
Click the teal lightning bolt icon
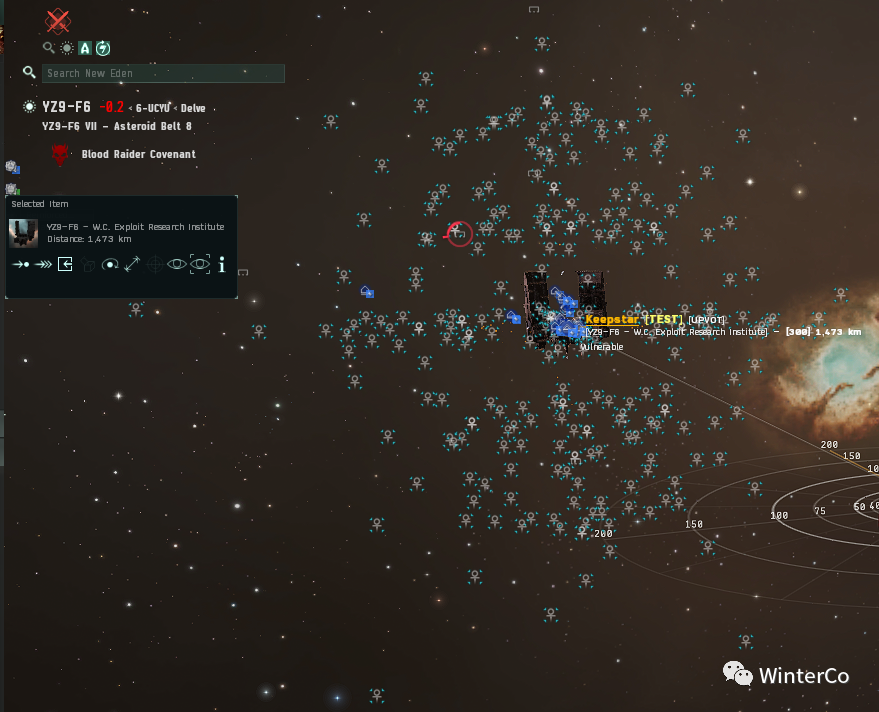click(x=103, y=48)
